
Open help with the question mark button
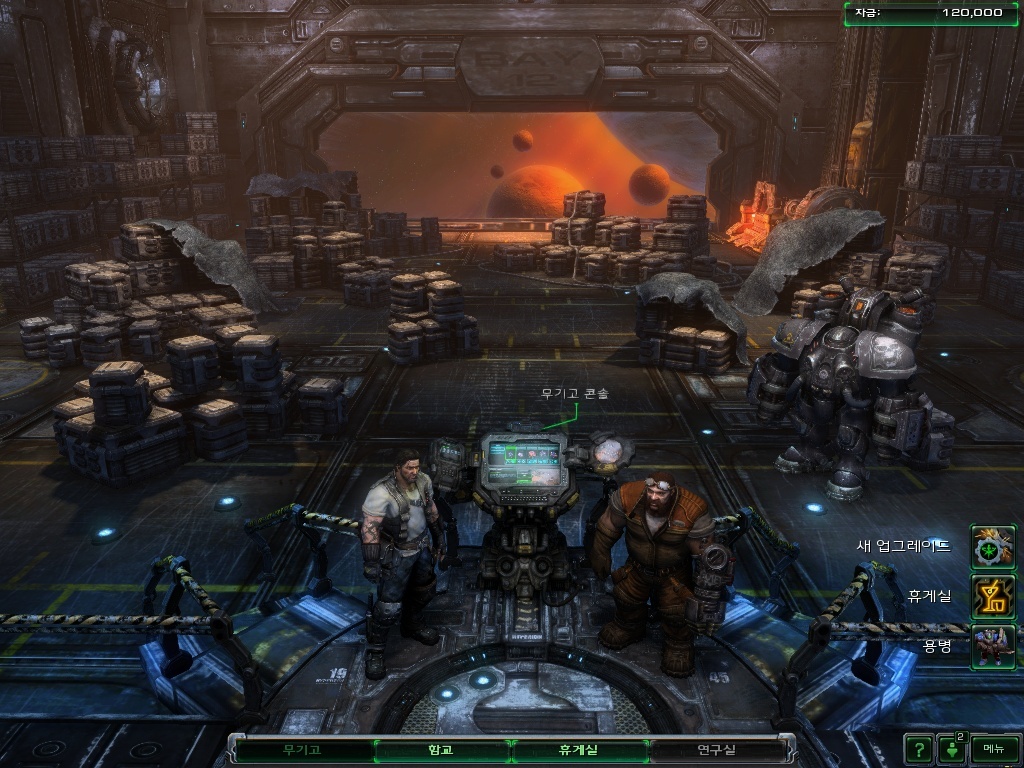coord(918,748)
